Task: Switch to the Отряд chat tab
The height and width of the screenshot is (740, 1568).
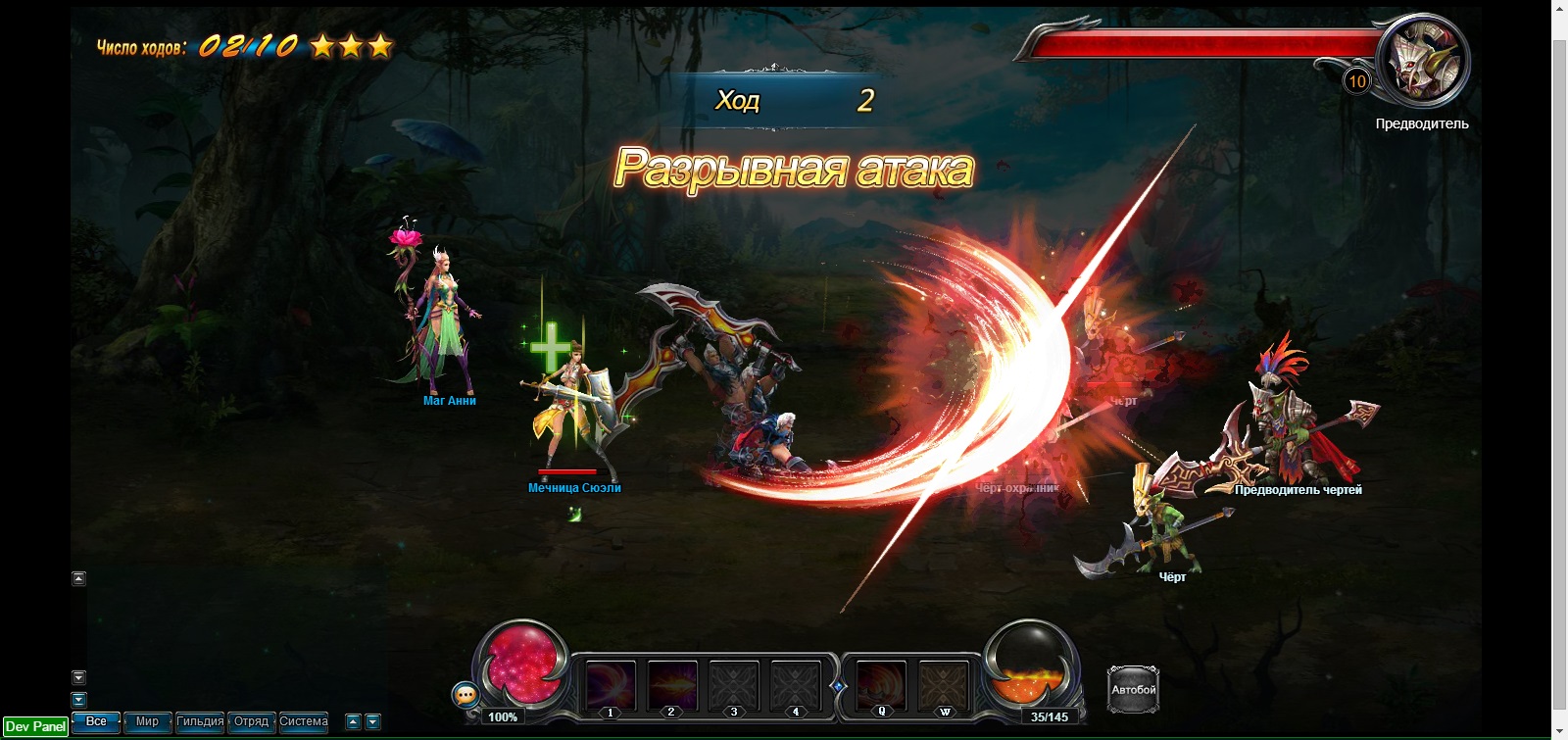Action: 251,722
